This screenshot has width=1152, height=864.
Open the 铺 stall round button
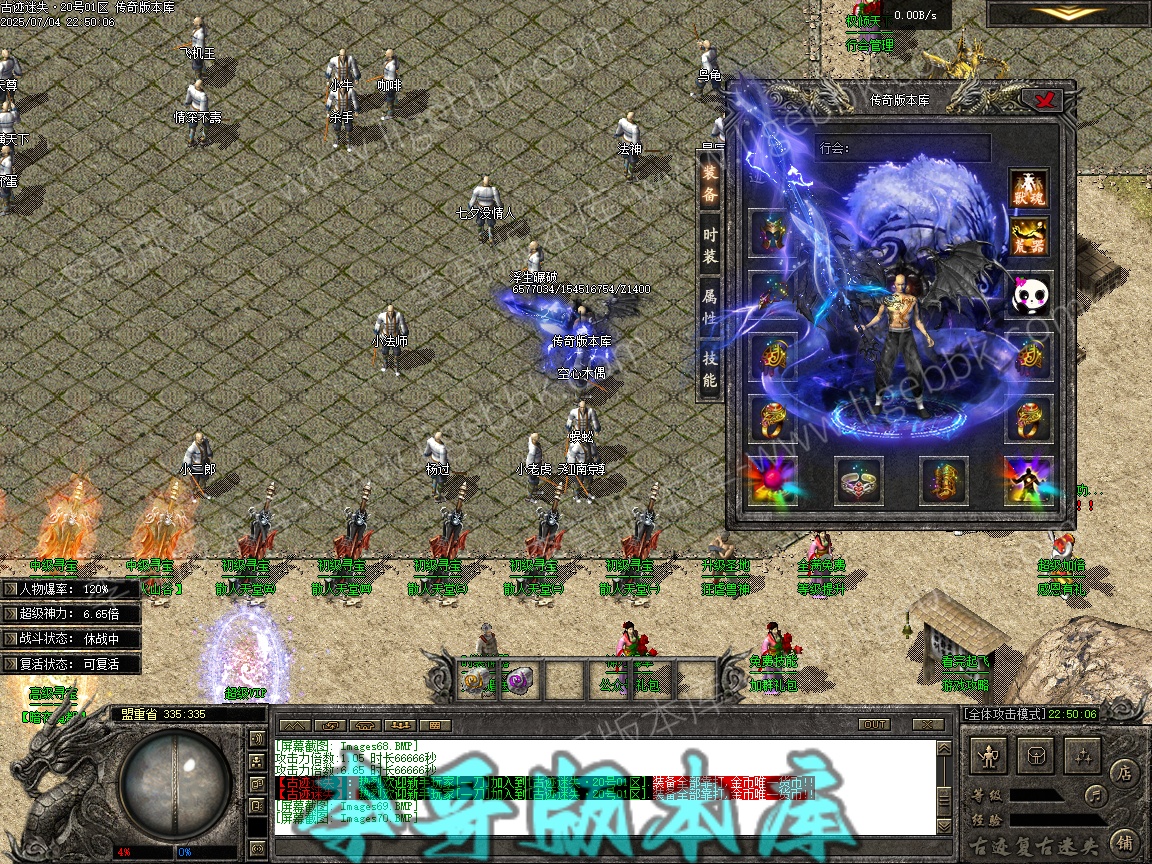[x=1125, y=841]
